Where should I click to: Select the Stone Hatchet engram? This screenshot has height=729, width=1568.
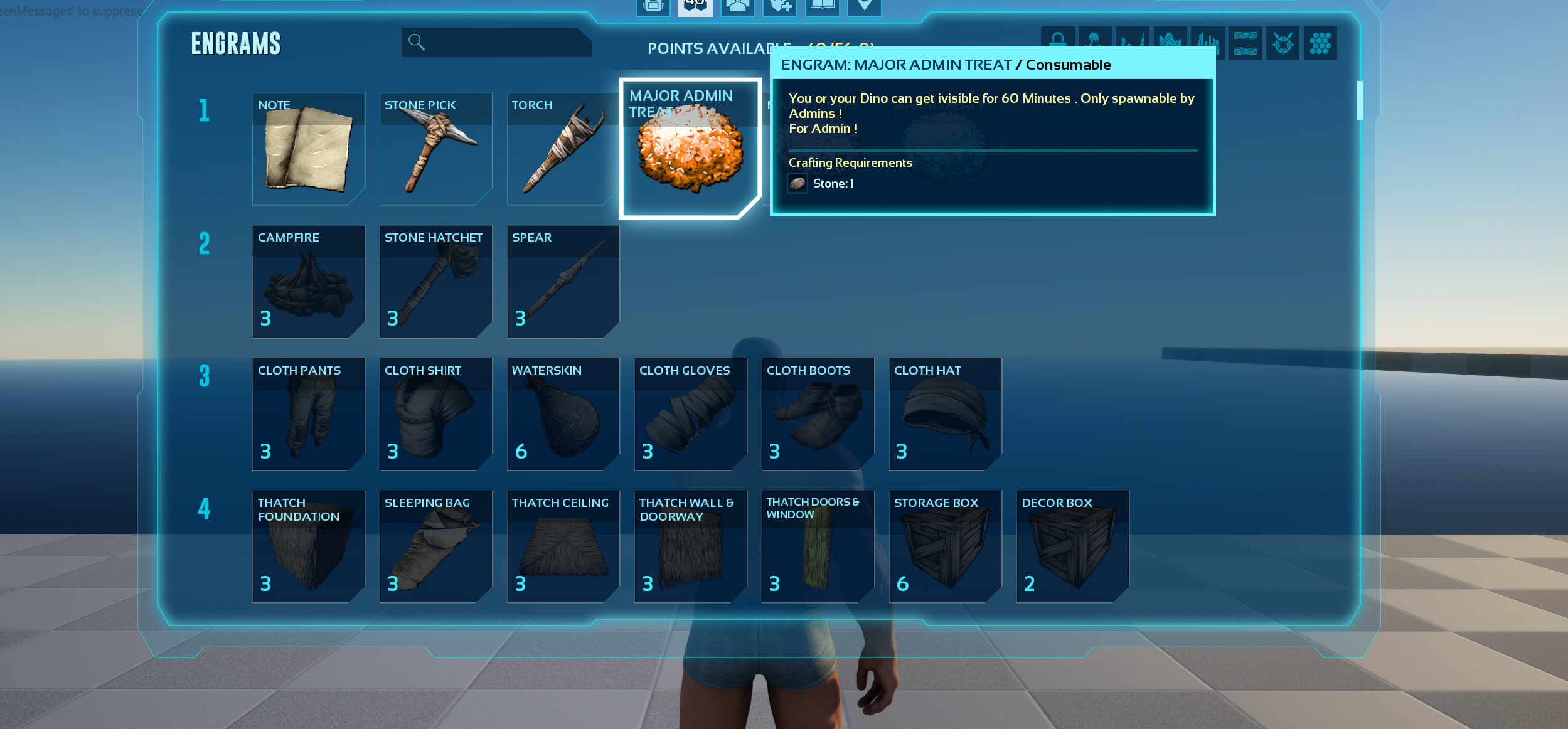pos(435,281)
